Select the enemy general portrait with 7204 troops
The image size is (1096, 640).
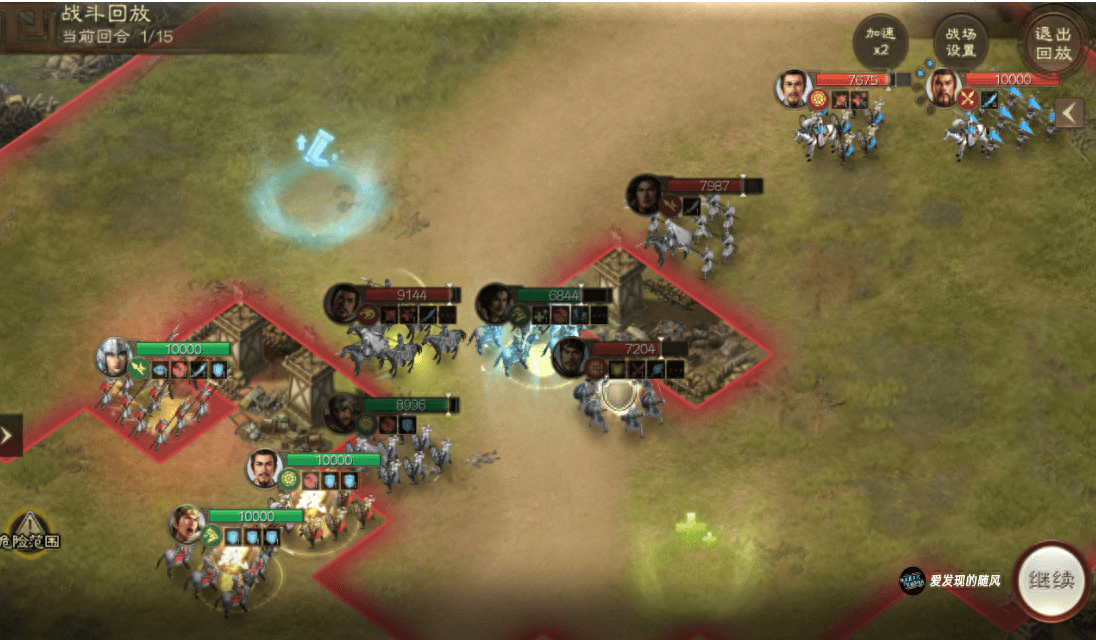[x=570, y=357]
